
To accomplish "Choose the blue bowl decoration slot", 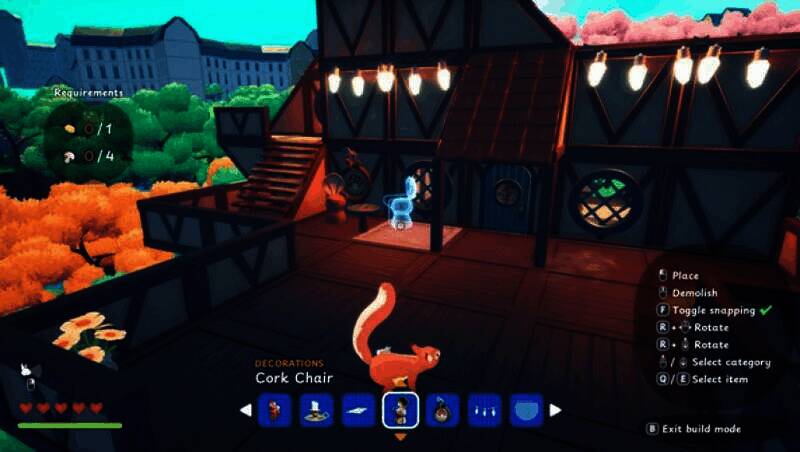I will [x=526, y=410].
